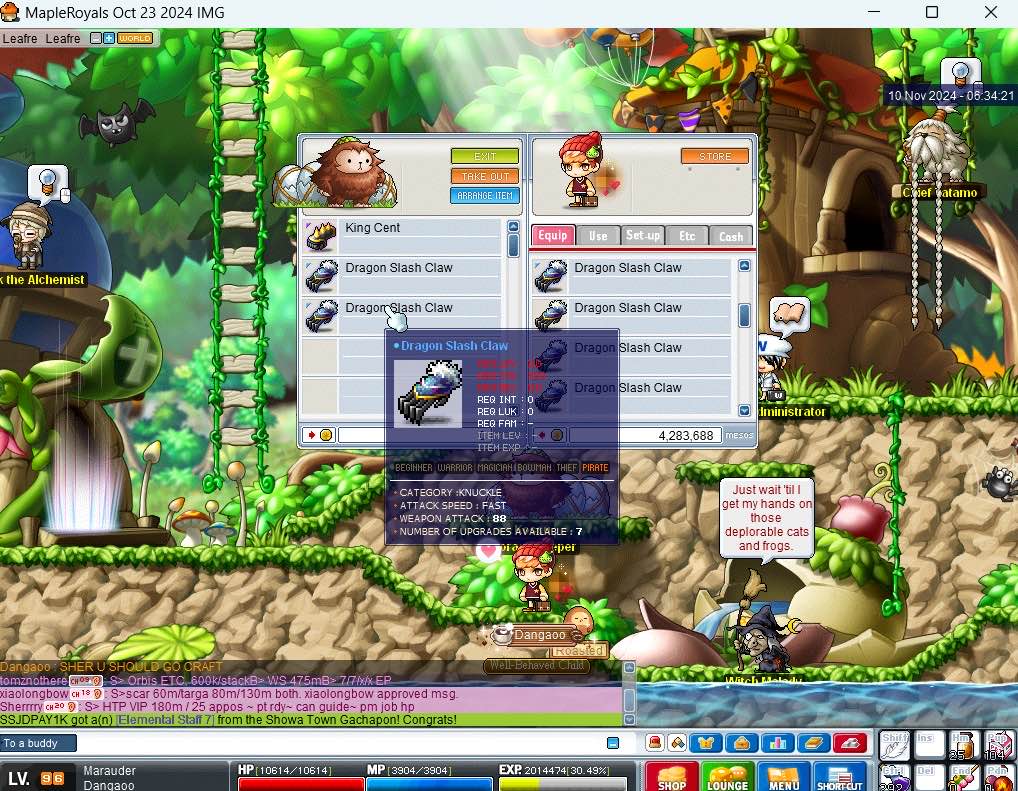Open the SHORTCUT menu
Image resolution: width=1018 pixels, height=791 pixels.
click(839, 777)
